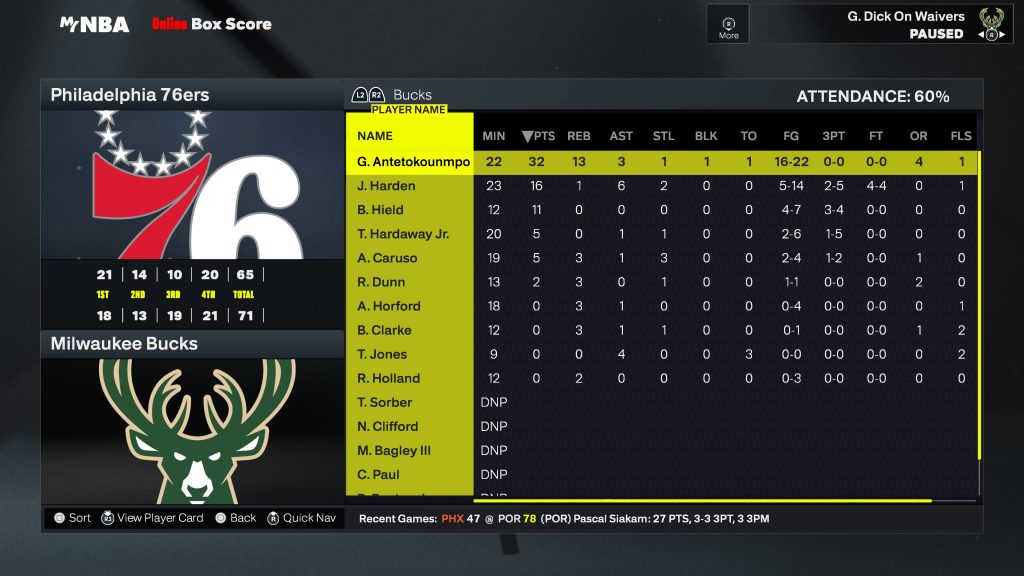The width and height of the screenshot is (1024, 576).
Task: Select G. Antetokounmpo's player row
Action: (x=413, y=162)
